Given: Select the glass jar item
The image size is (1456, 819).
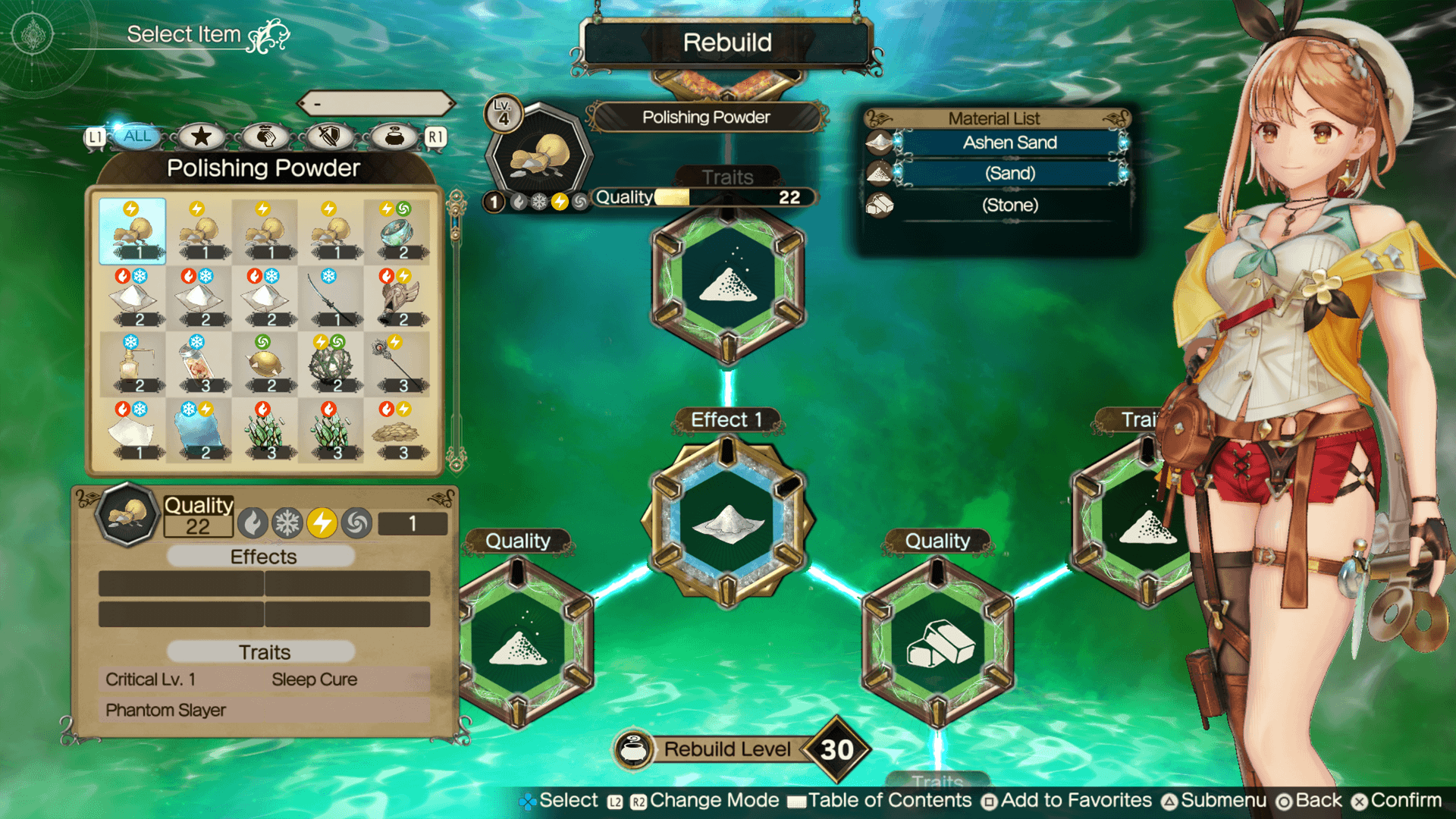Looking at the screenshot, I should [199, 364].
